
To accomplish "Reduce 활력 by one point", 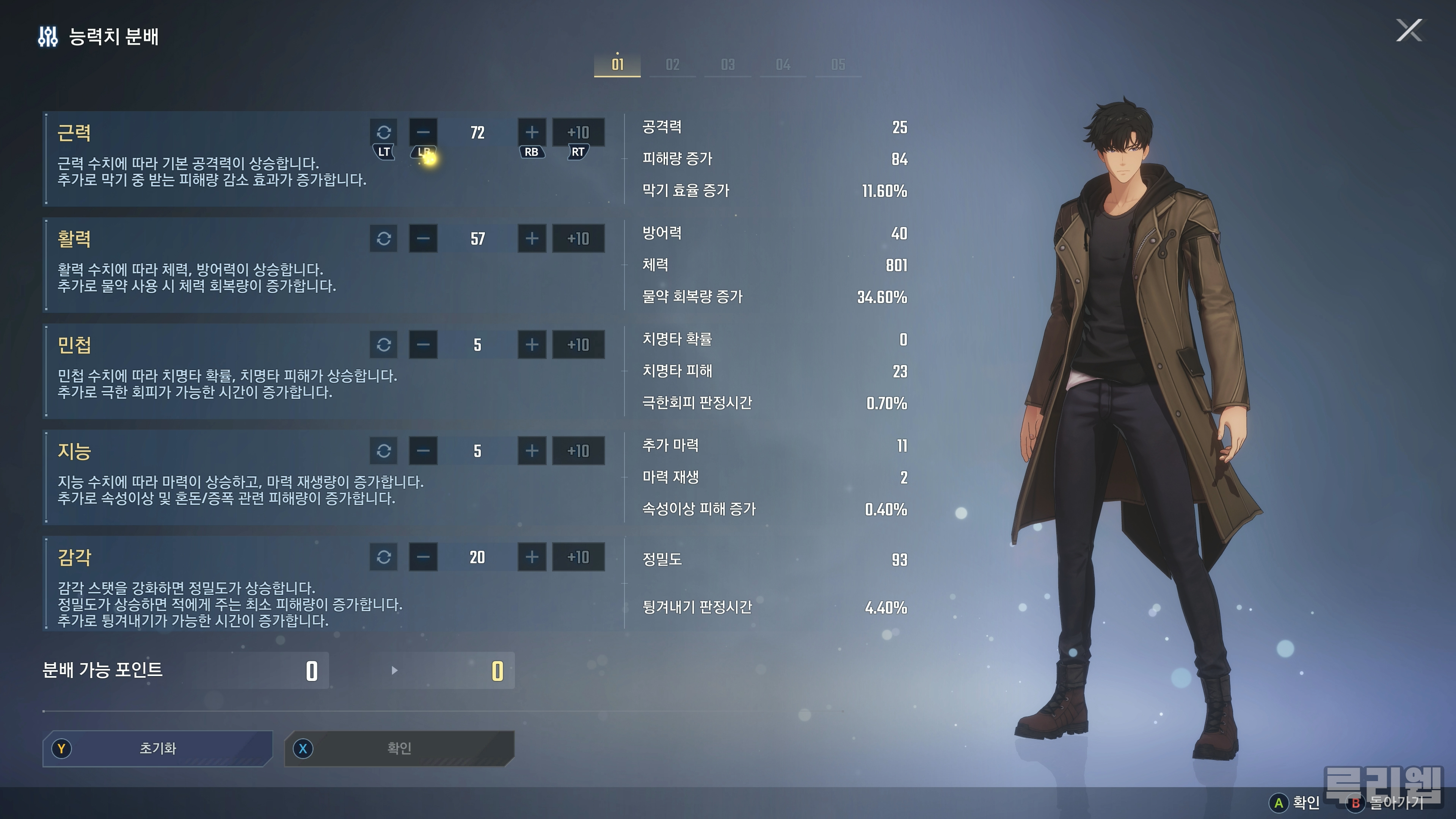I will coord(423,238).
